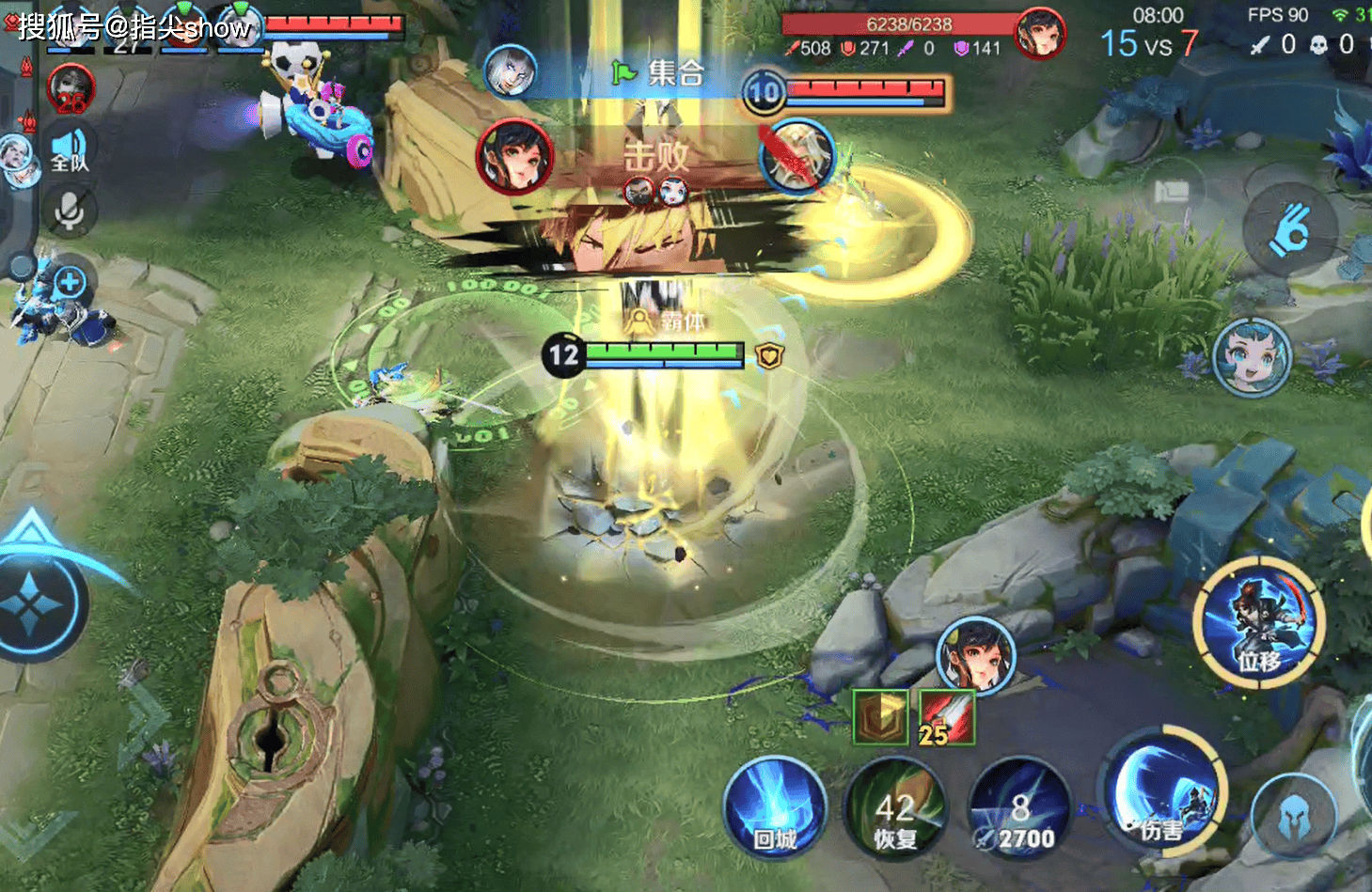Viewport: 1372px width, 892px height.
Task: Toggle the 全队 team speaker
Action: [x=69, y=150]
